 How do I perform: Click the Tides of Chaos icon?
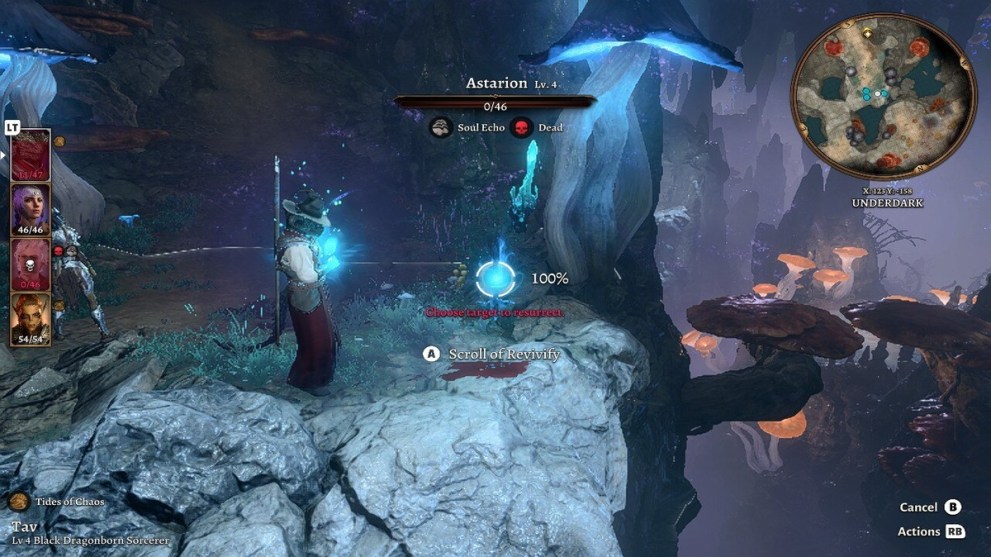tap(17, 501)
